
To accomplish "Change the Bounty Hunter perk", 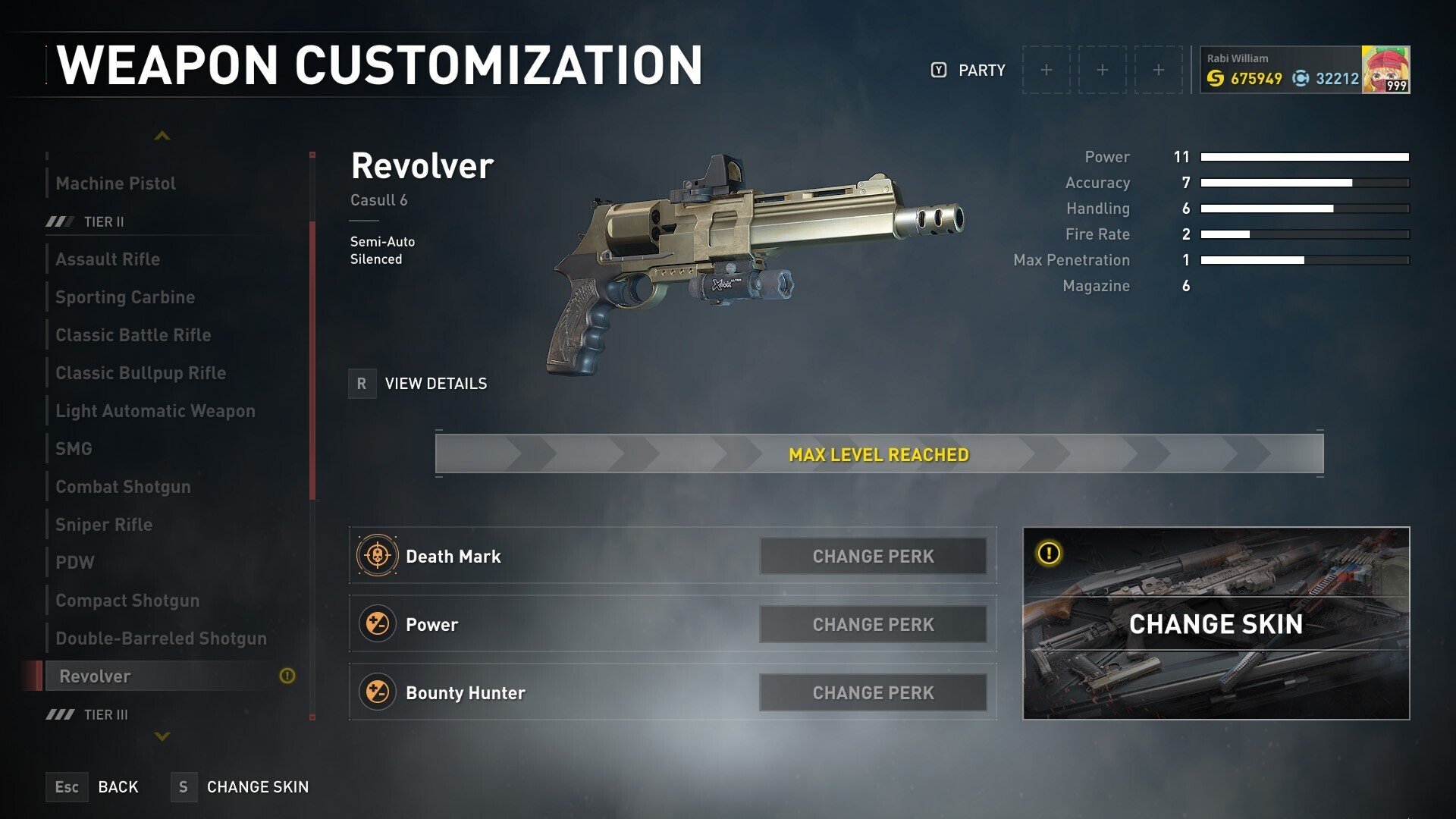I will (x=873, y=693).
